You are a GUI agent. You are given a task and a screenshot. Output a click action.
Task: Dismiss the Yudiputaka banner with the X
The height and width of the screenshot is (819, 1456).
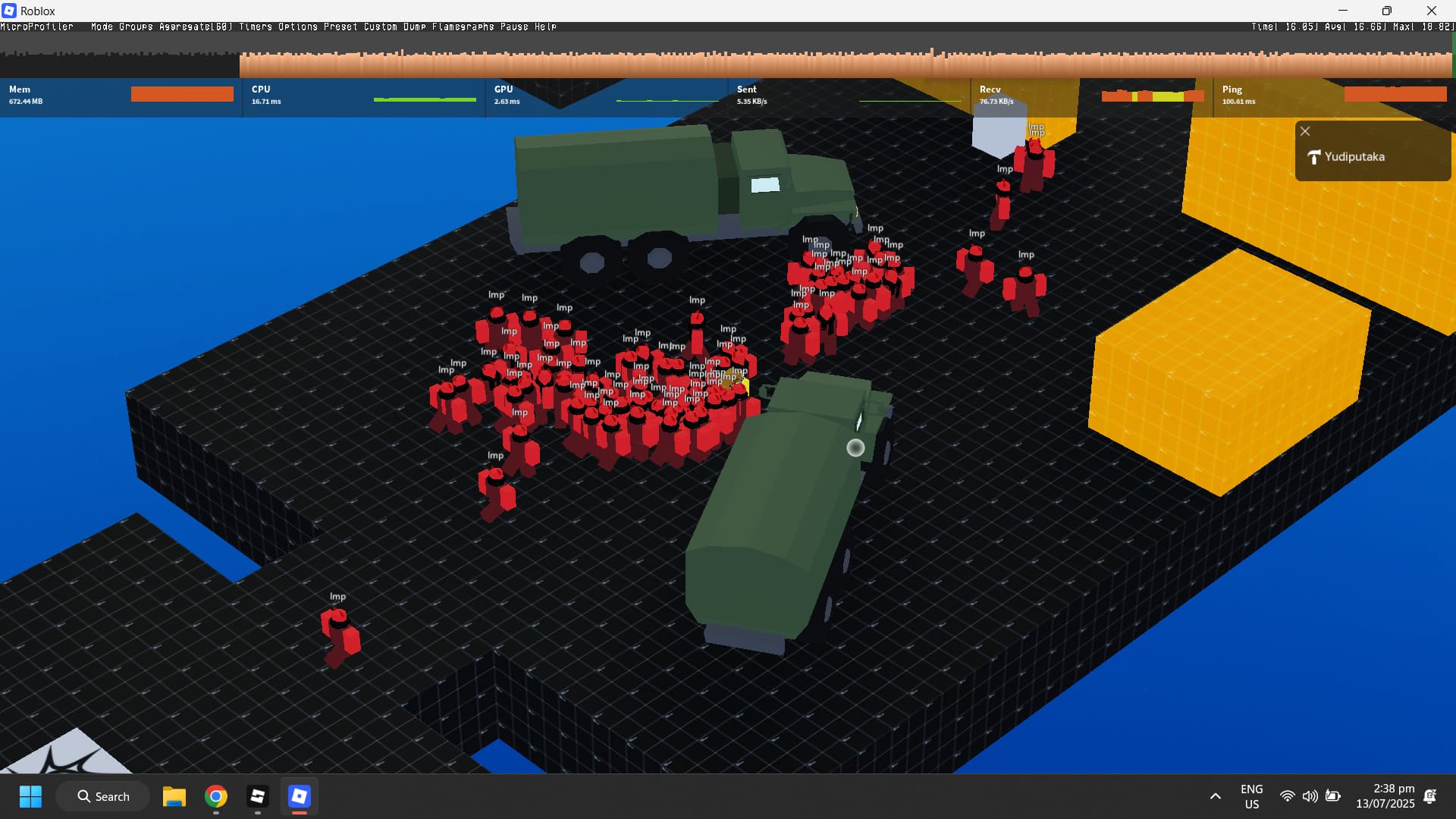point(1305,130)
